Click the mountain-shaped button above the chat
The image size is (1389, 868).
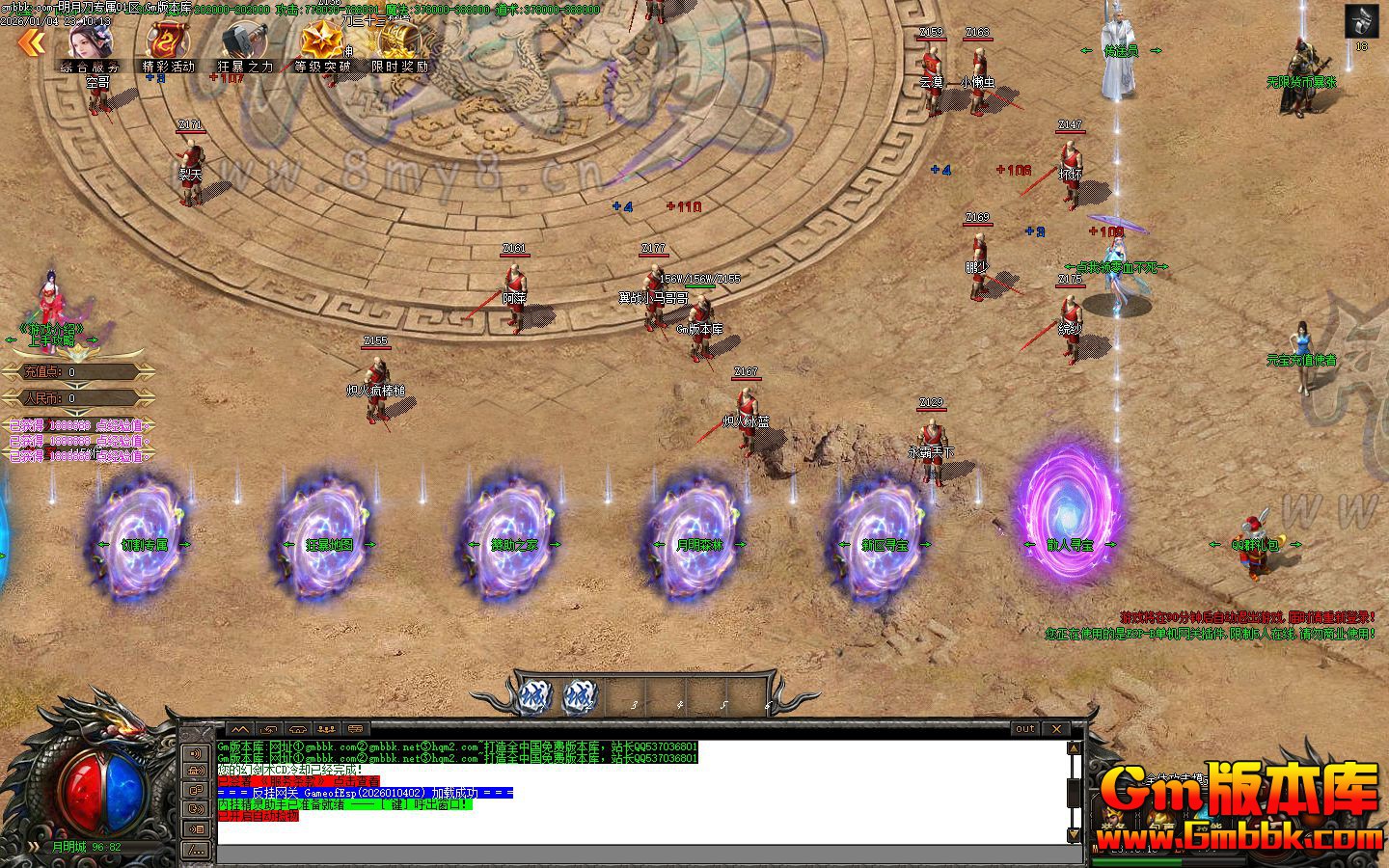[238, 729]
